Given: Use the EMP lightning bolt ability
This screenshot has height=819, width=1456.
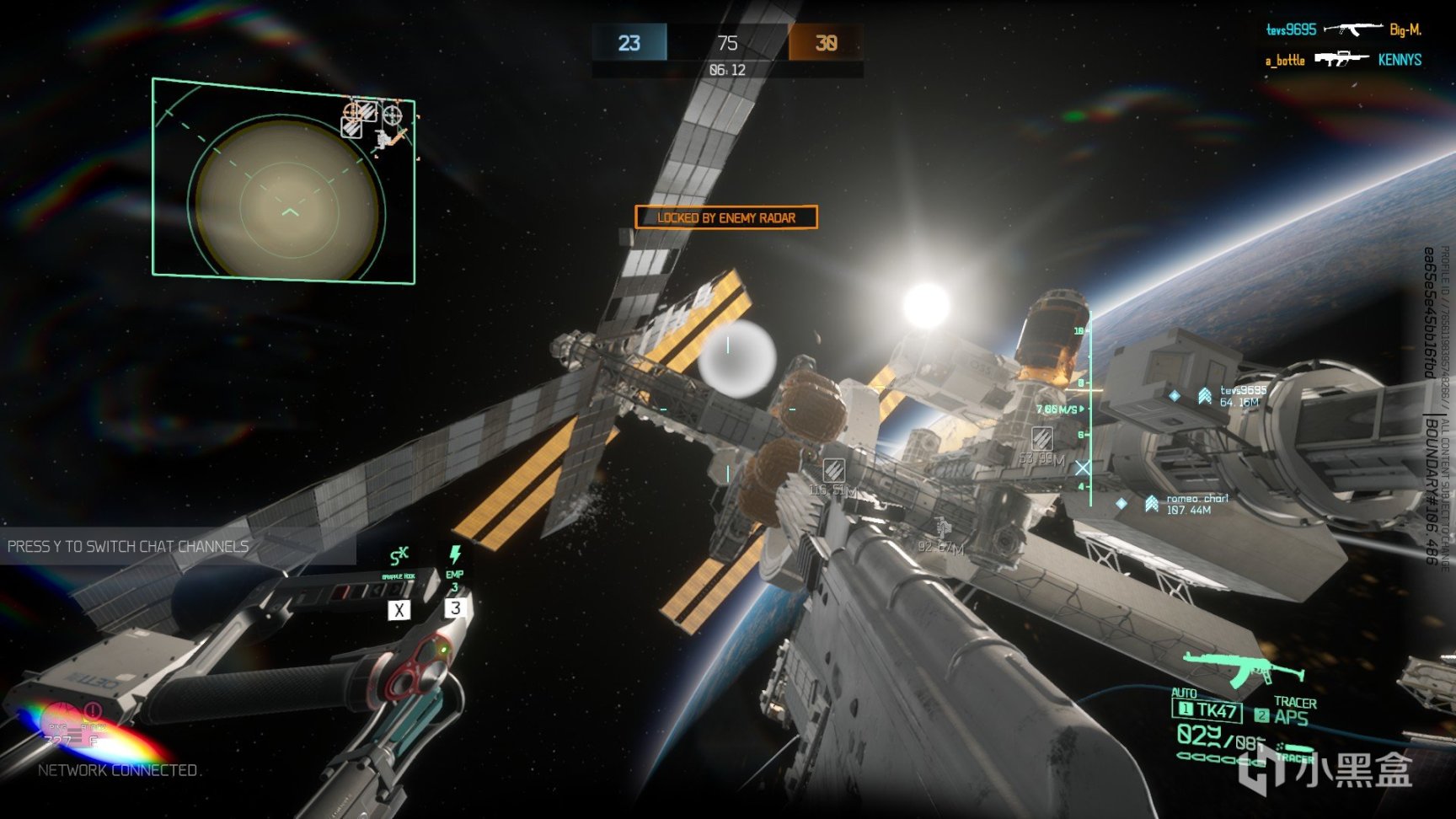Looking at the screenshot, I should click(x=455, y=555).
